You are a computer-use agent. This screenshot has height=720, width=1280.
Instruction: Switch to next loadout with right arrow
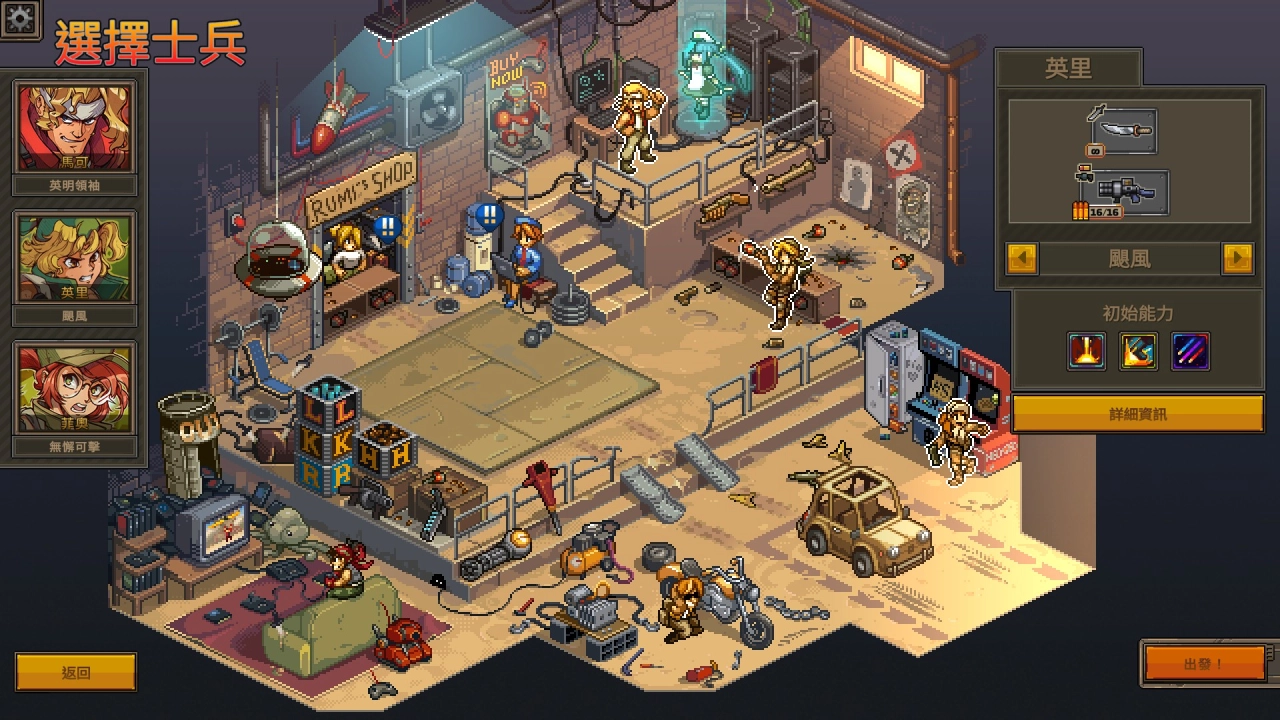coord(1237,259)
